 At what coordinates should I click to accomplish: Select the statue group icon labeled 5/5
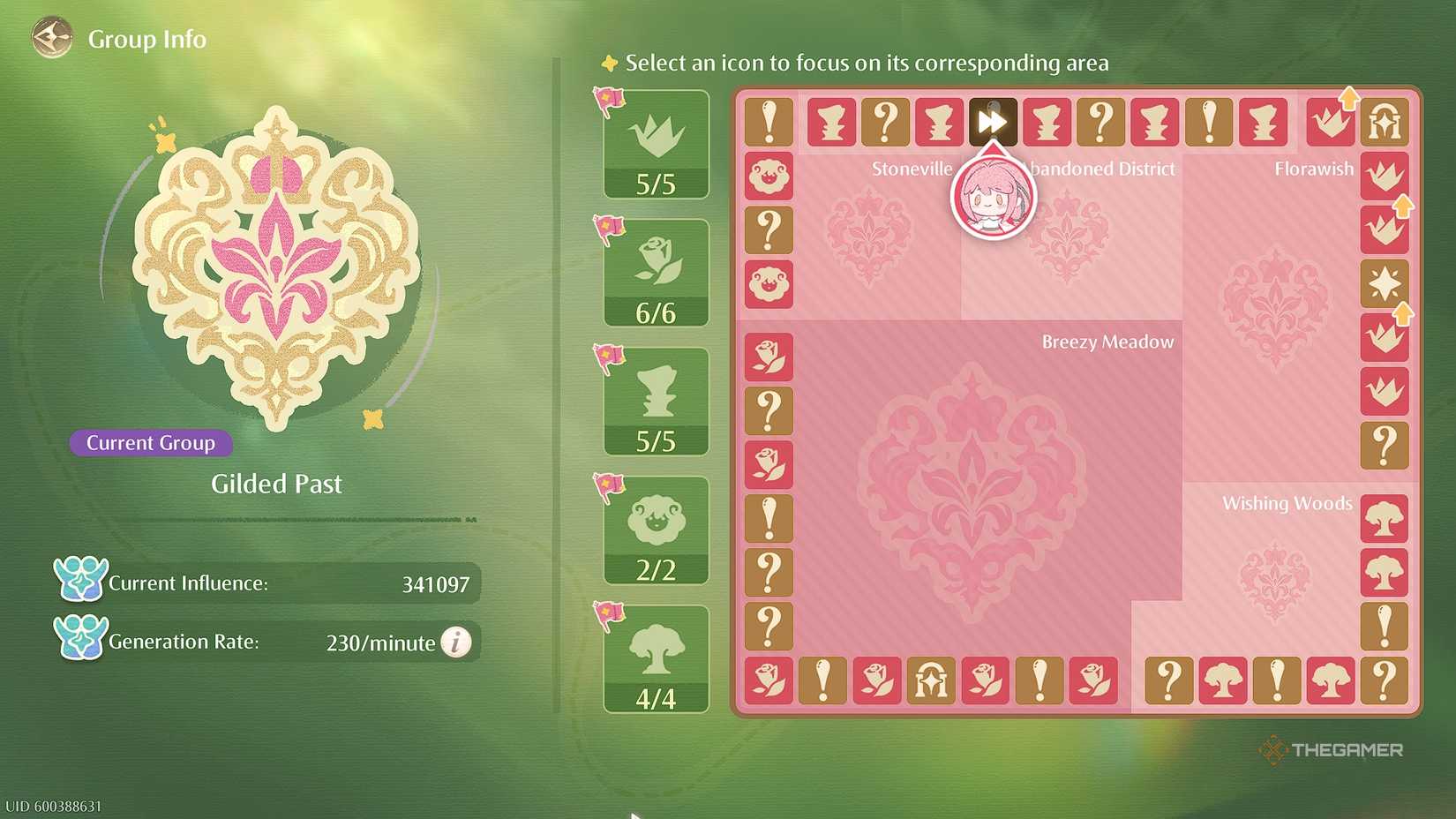point(655,399)
